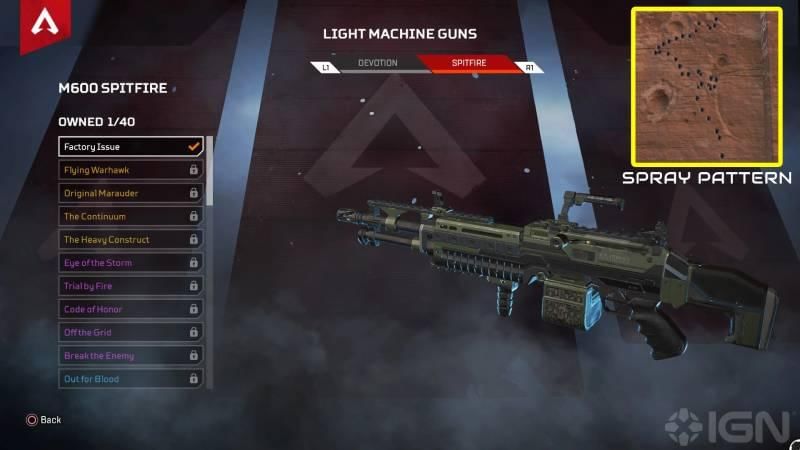Switch to the Devotion weapon tab
Image resolution: width=800 pixels, height=450 pixels.
pyautogui.click(x=378, y=64)
